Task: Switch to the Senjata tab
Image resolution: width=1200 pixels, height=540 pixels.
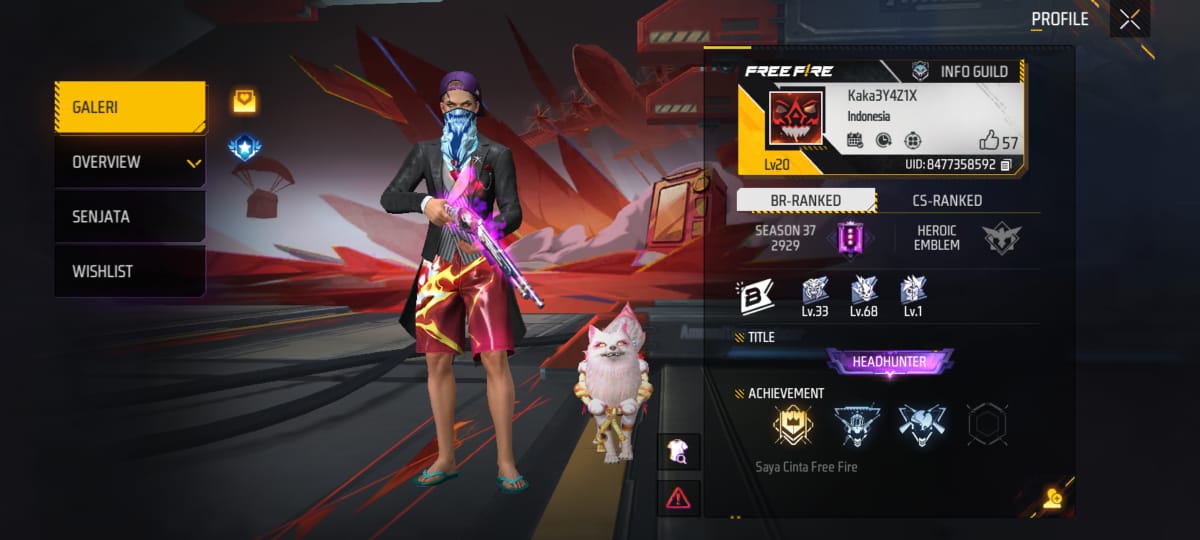Action: click(130, 216)
